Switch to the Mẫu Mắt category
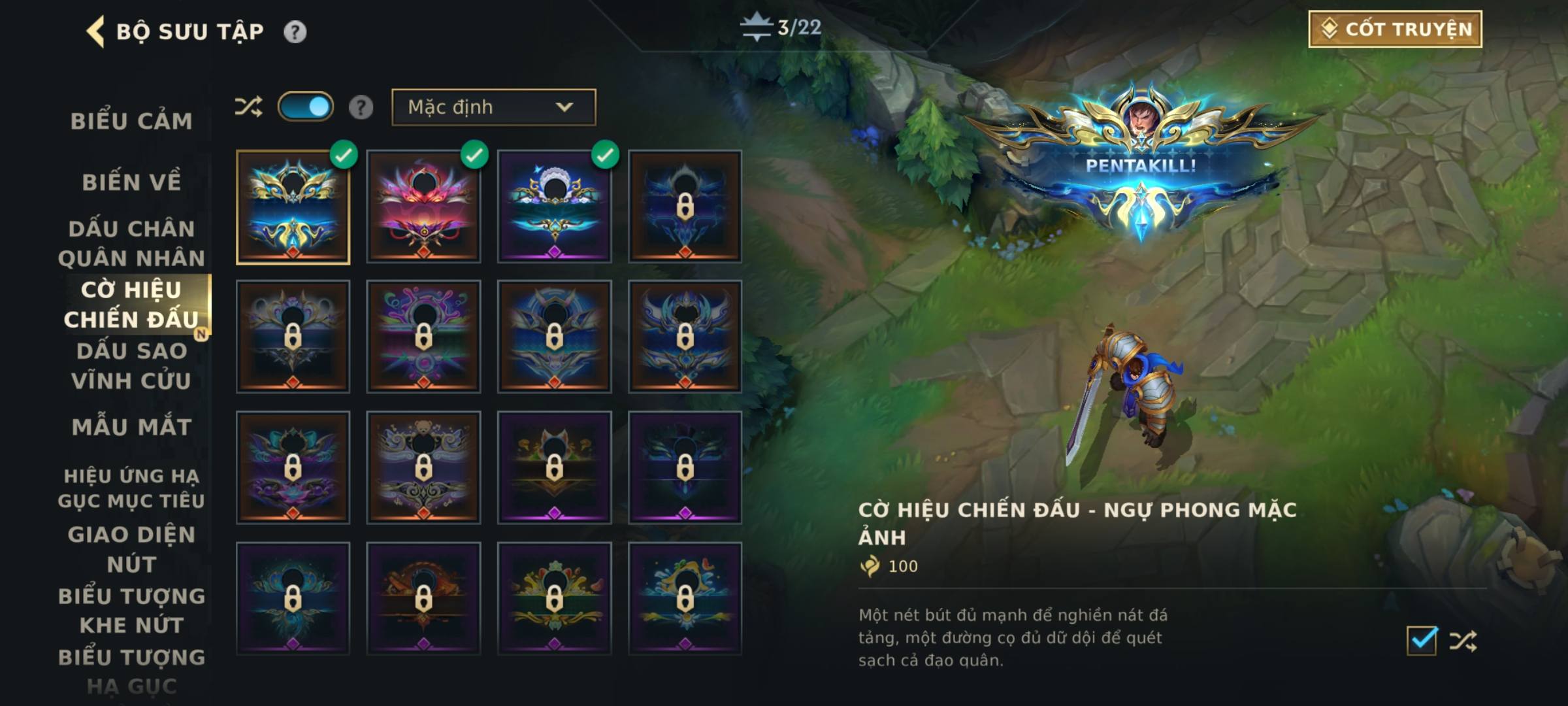 [x=131, y=427]
